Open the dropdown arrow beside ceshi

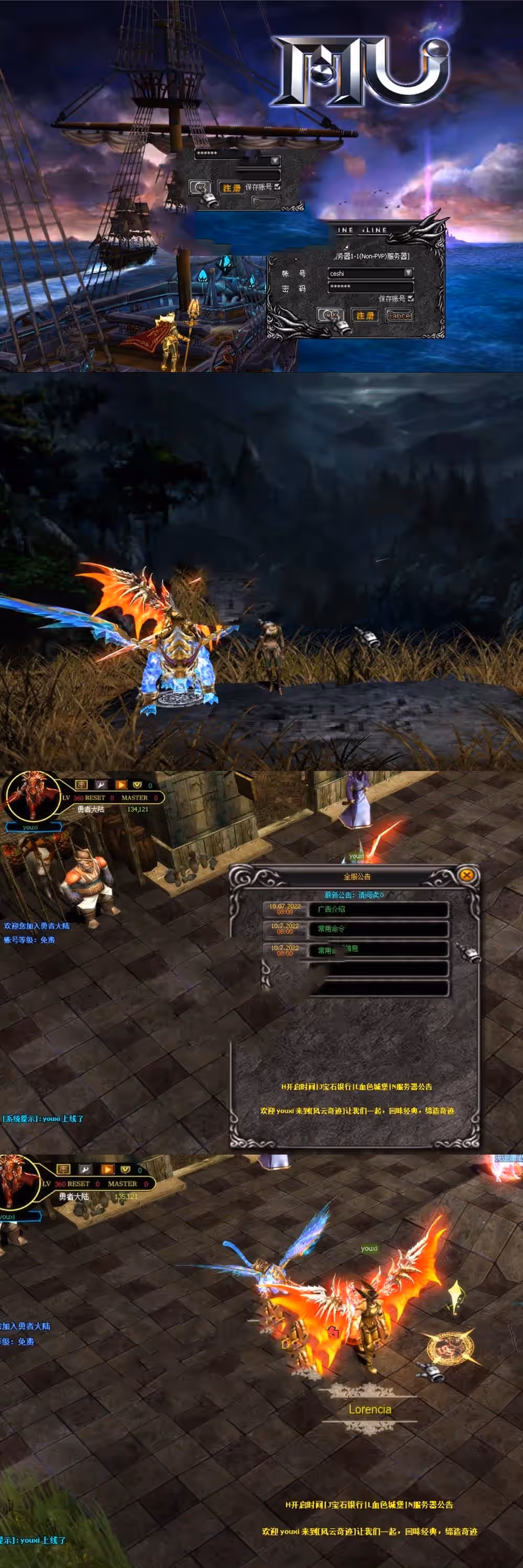pos(408,273)
